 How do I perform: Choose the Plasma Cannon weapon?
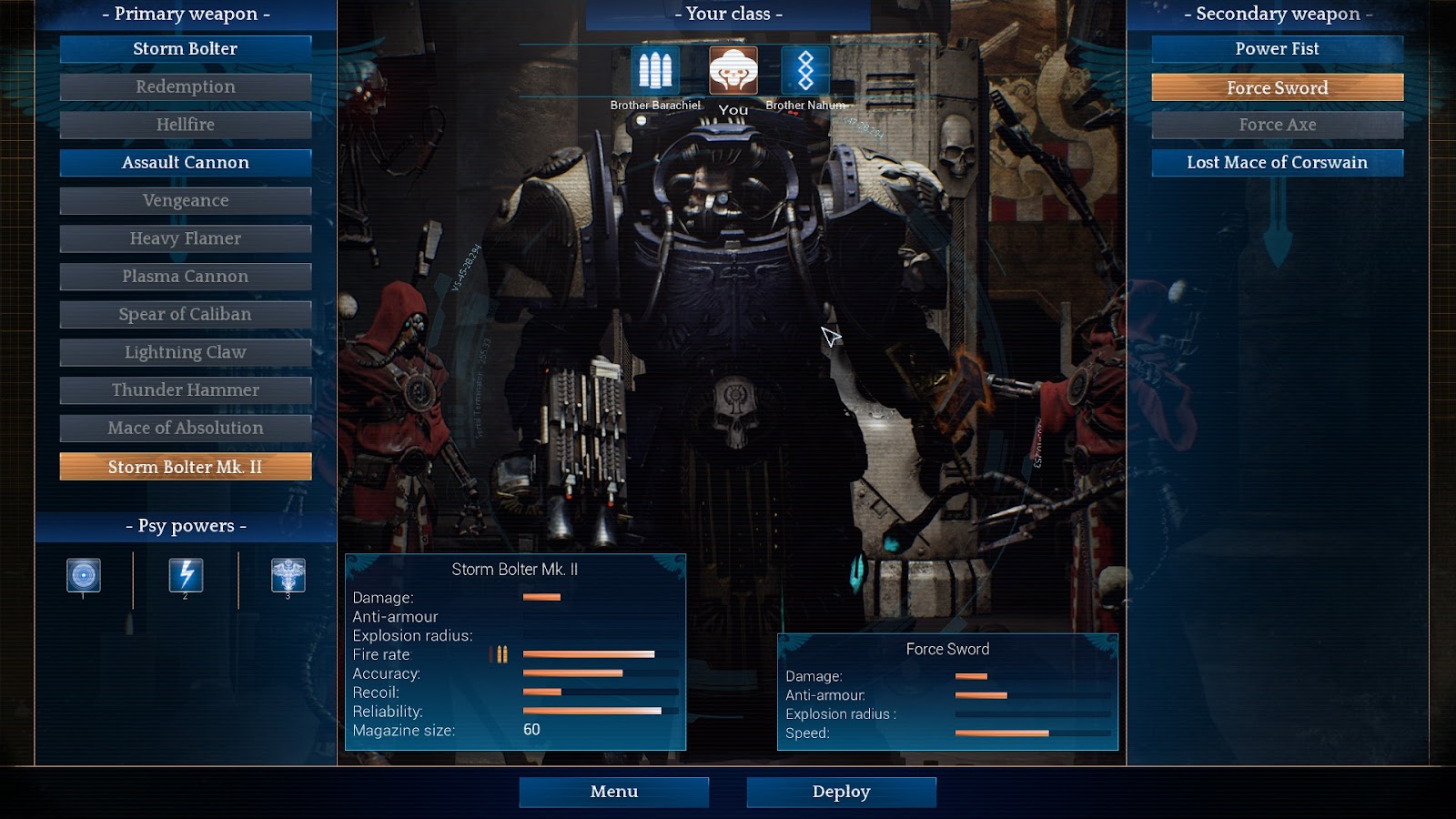[186, 277]
